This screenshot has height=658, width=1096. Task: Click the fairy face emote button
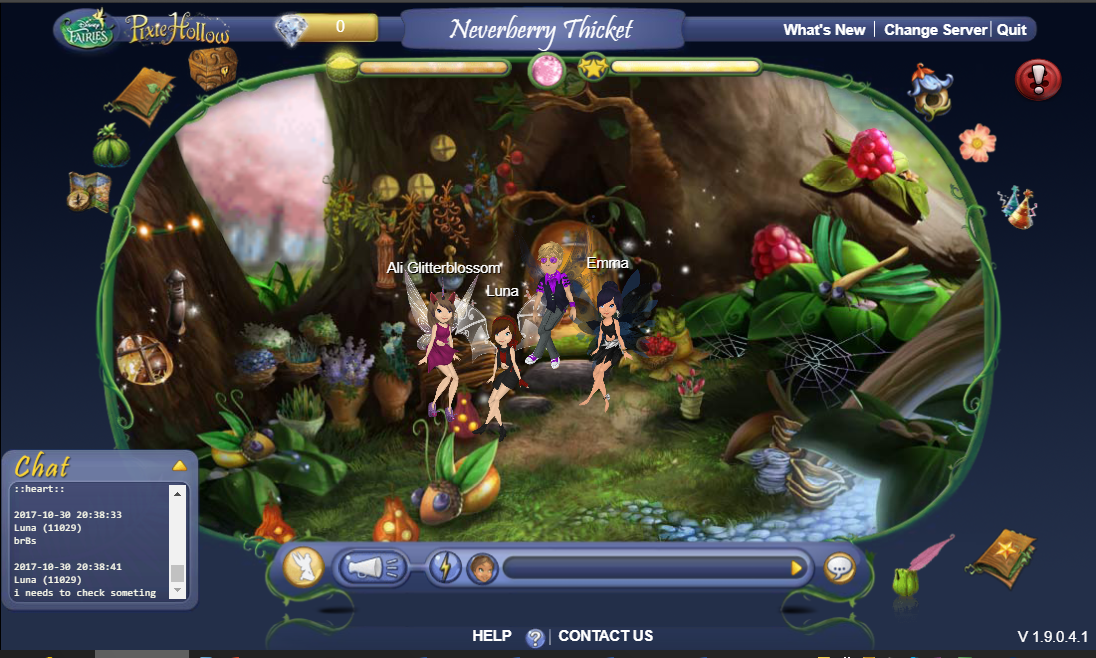[x=482, y=568]
